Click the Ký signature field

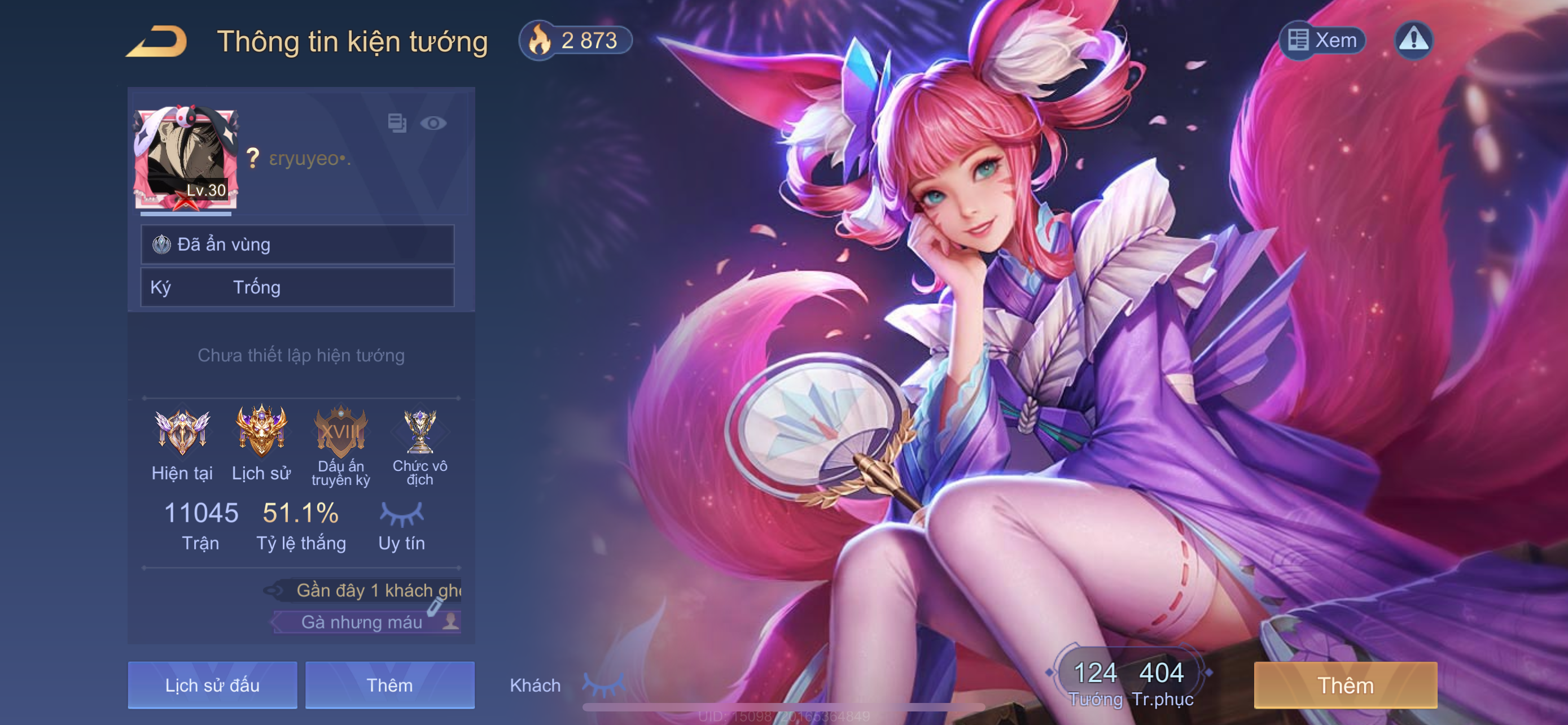tap(297, 287)
